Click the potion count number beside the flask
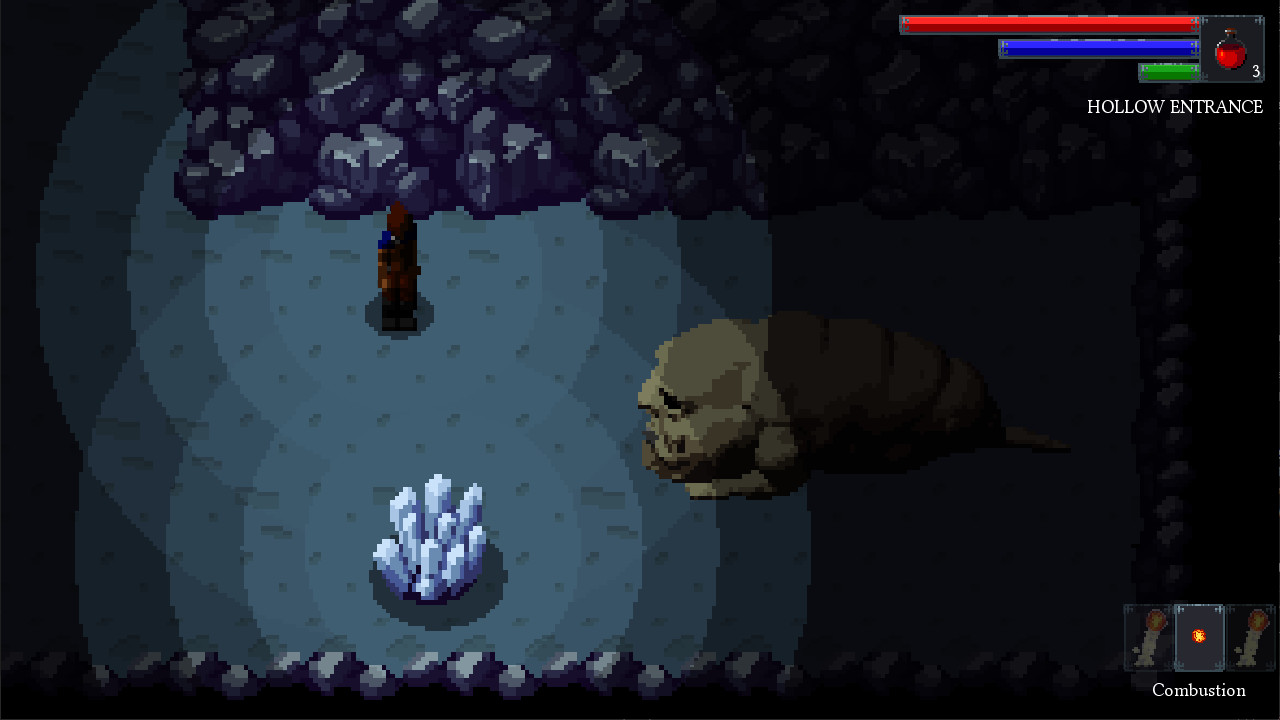Viewport: 1280px width, 720px height. pos(1257,71)
